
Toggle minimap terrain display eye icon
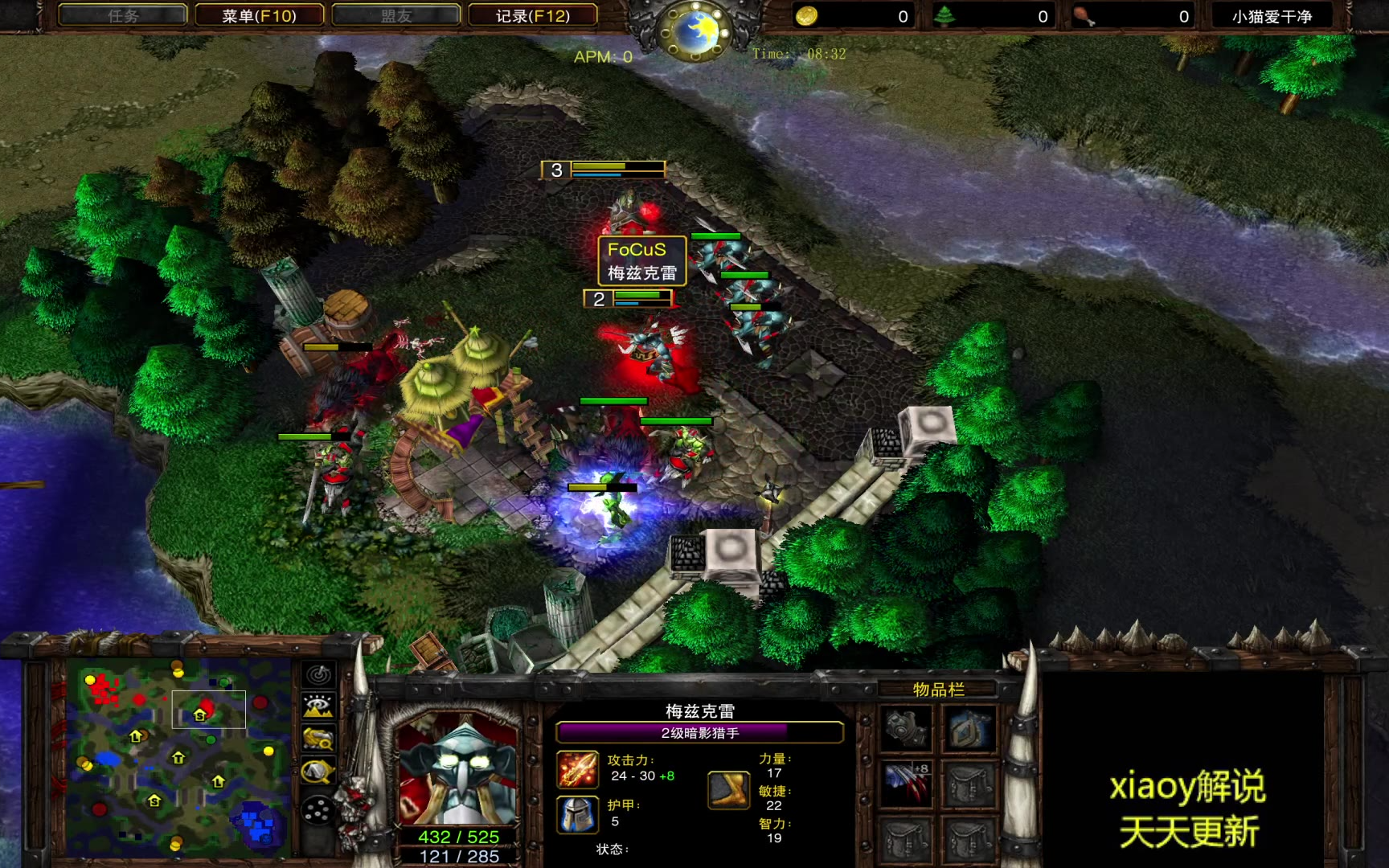pos(318,706)
